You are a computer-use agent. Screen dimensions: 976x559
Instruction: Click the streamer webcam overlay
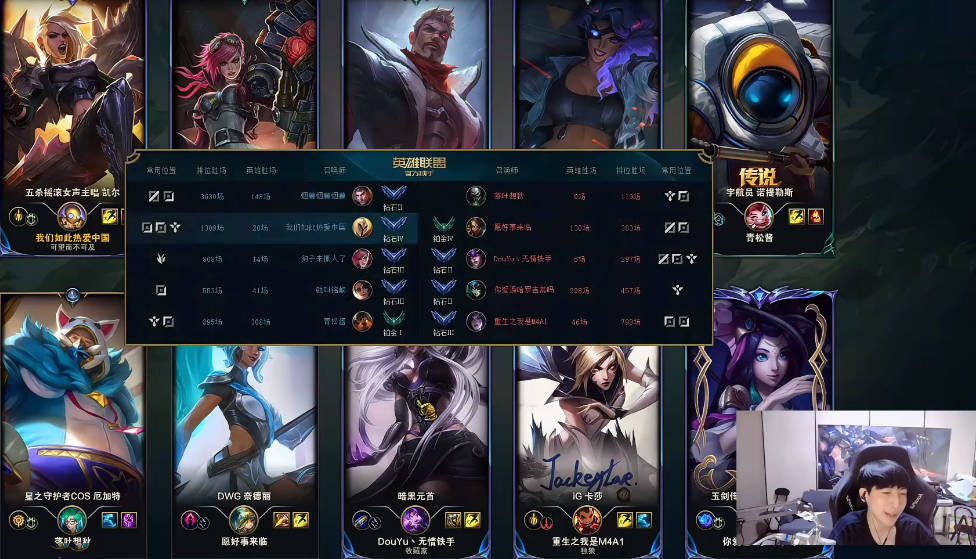click(x=855, y=478)
